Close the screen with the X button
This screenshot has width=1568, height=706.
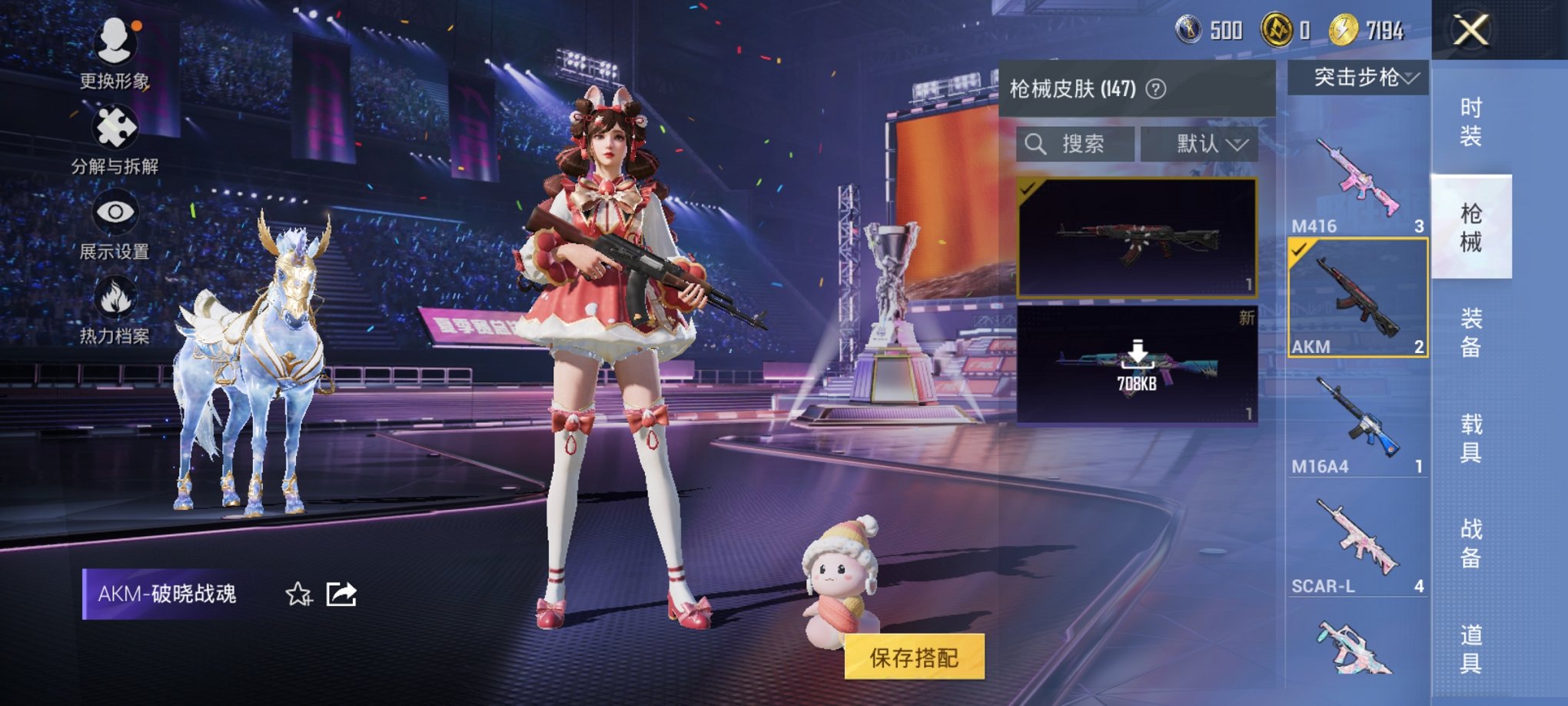click(1472, 31)
